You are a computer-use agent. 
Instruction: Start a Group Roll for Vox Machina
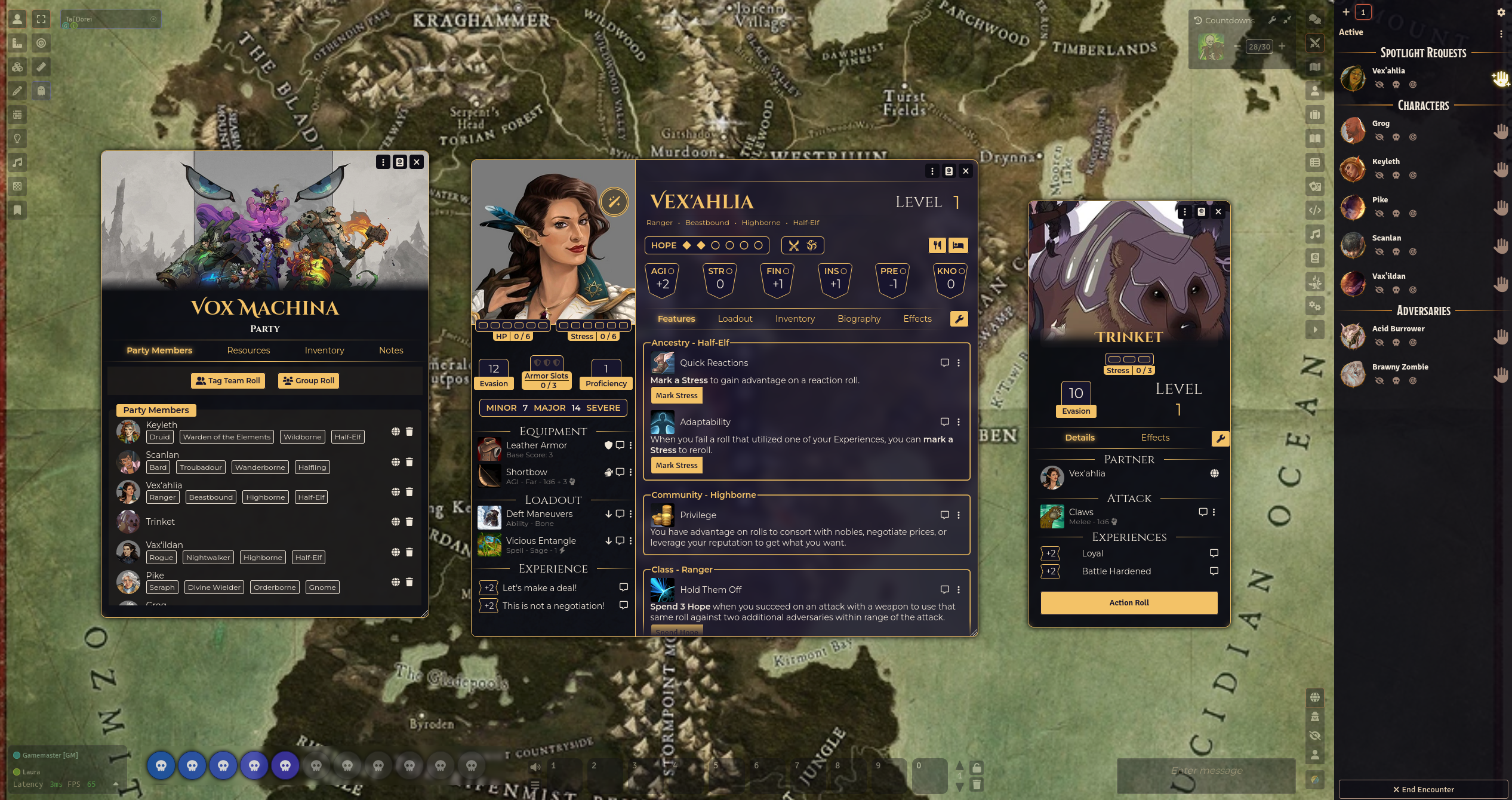click(308, 380)
